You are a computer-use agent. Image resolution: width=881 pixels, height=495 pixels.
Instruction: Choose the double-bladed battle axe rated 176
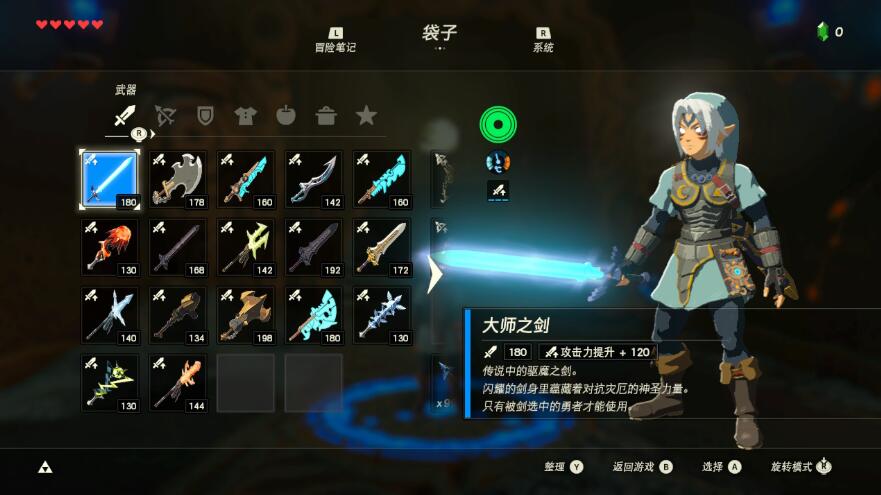pos(177,180)
